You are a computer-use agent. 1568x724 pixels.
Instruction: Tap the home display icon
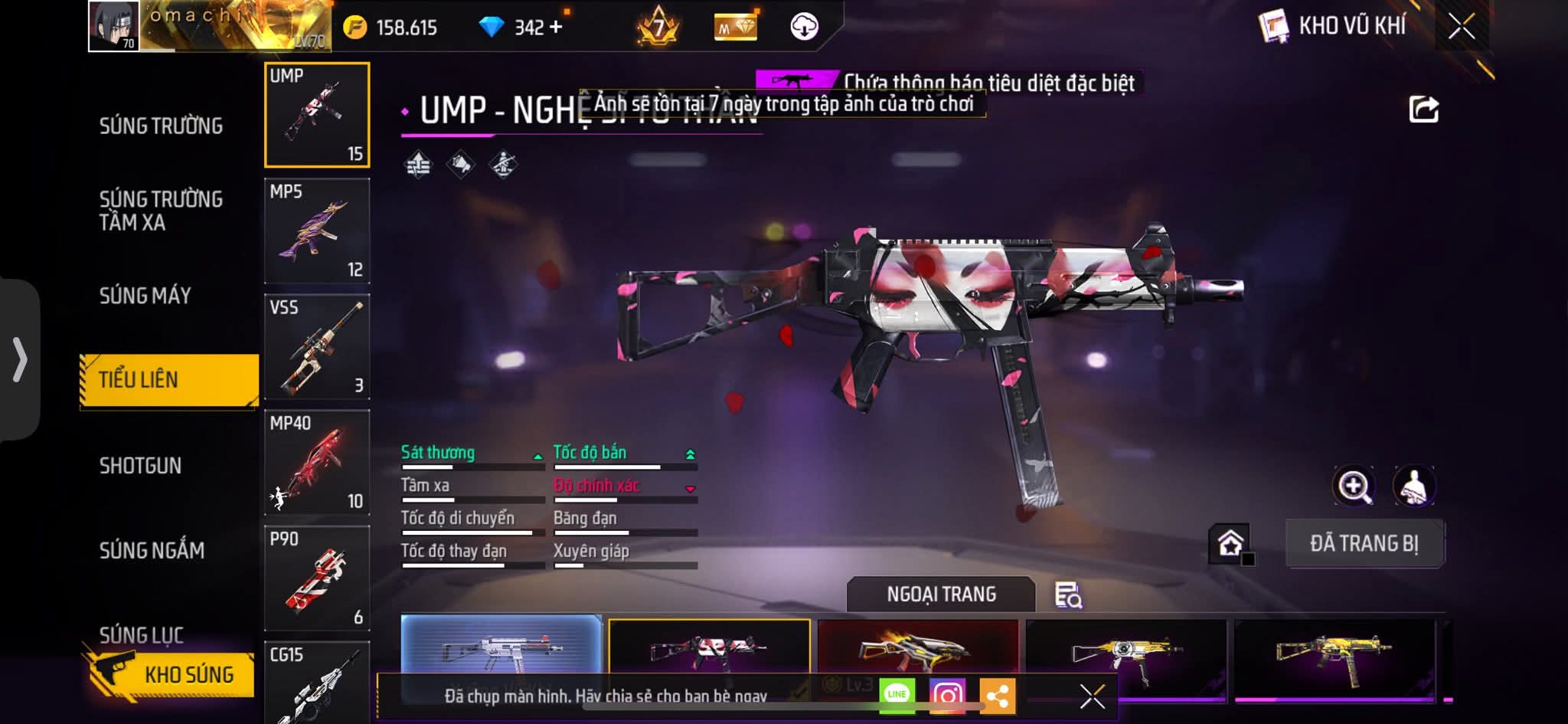click(x=1230, y=543)
